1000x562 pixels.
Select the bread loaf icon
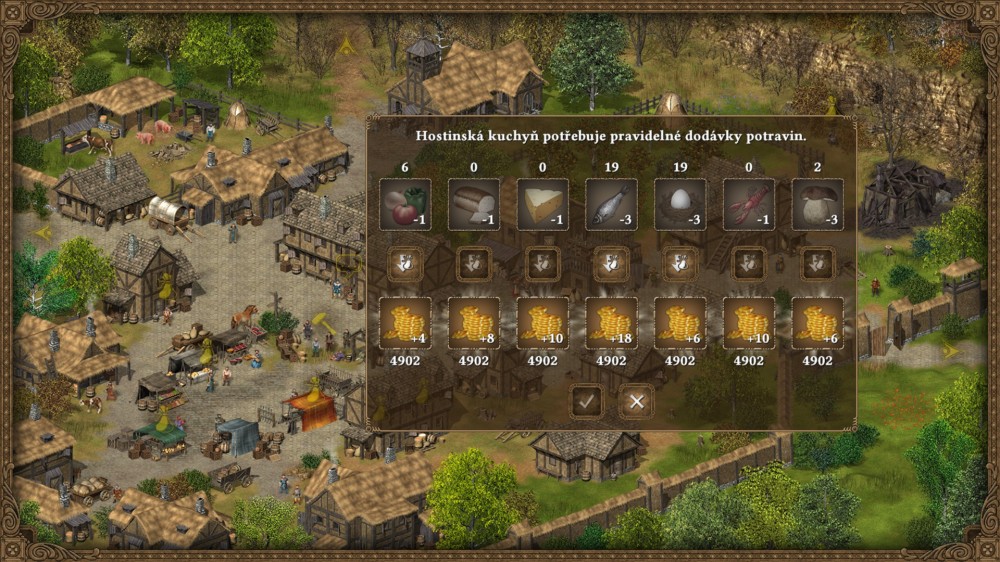(474, 205)
